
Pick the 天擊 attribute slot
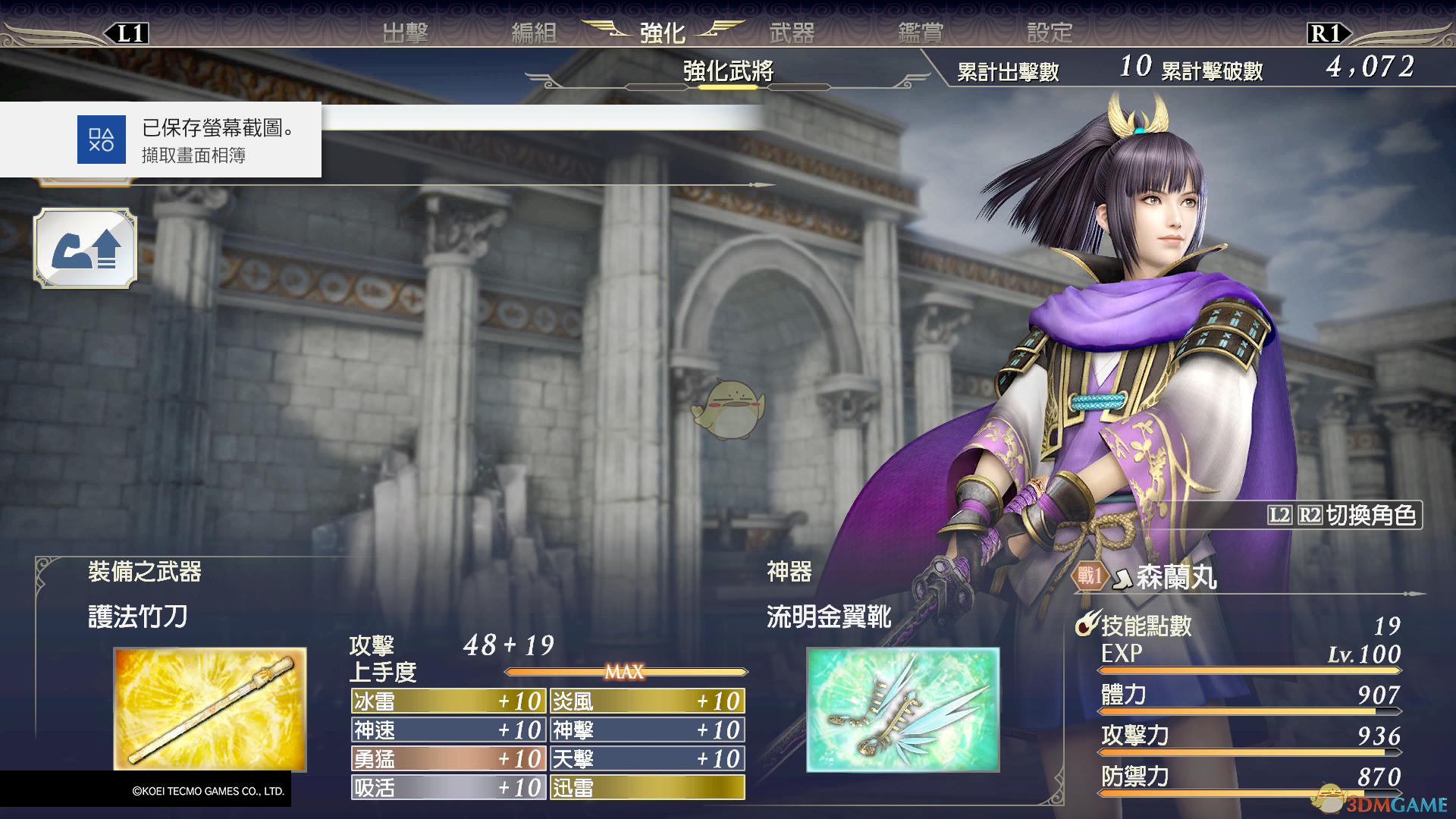647,758
